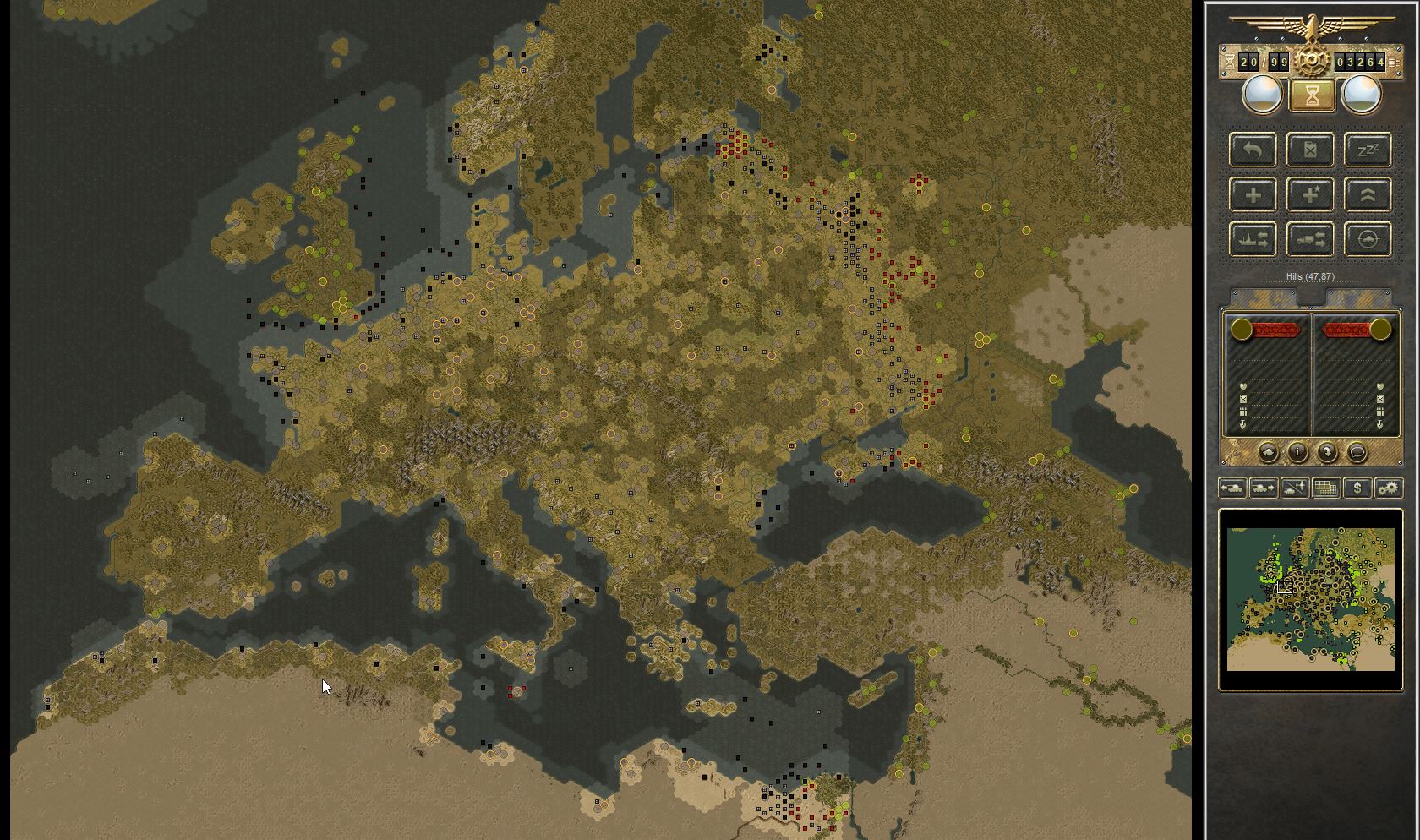
Task: Click the Elite Reinforcement star icon
Action: [1310, 194]
